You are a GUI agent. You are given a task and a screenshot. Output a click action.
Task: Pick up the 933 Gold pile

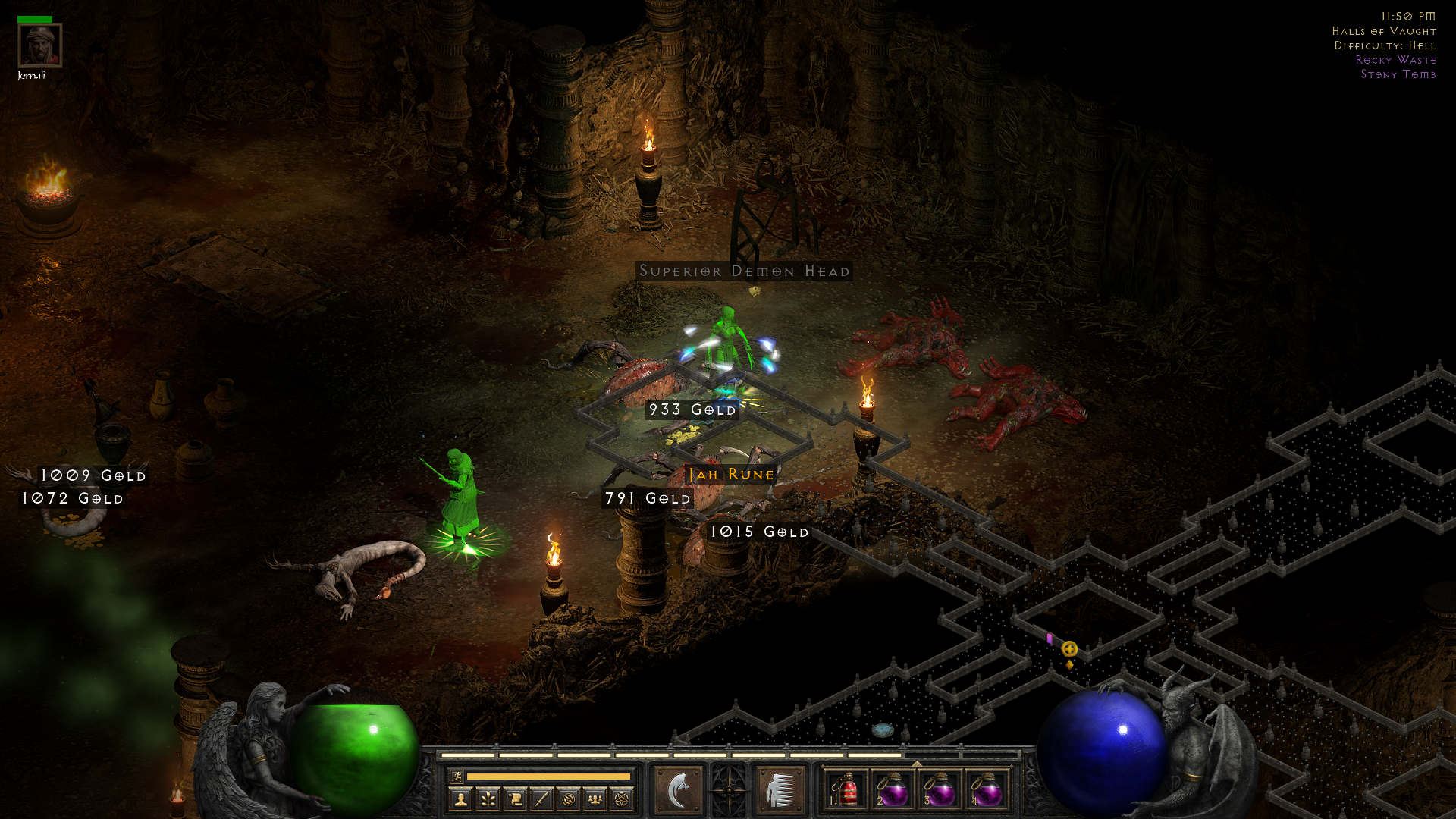[x=692, y=409]
